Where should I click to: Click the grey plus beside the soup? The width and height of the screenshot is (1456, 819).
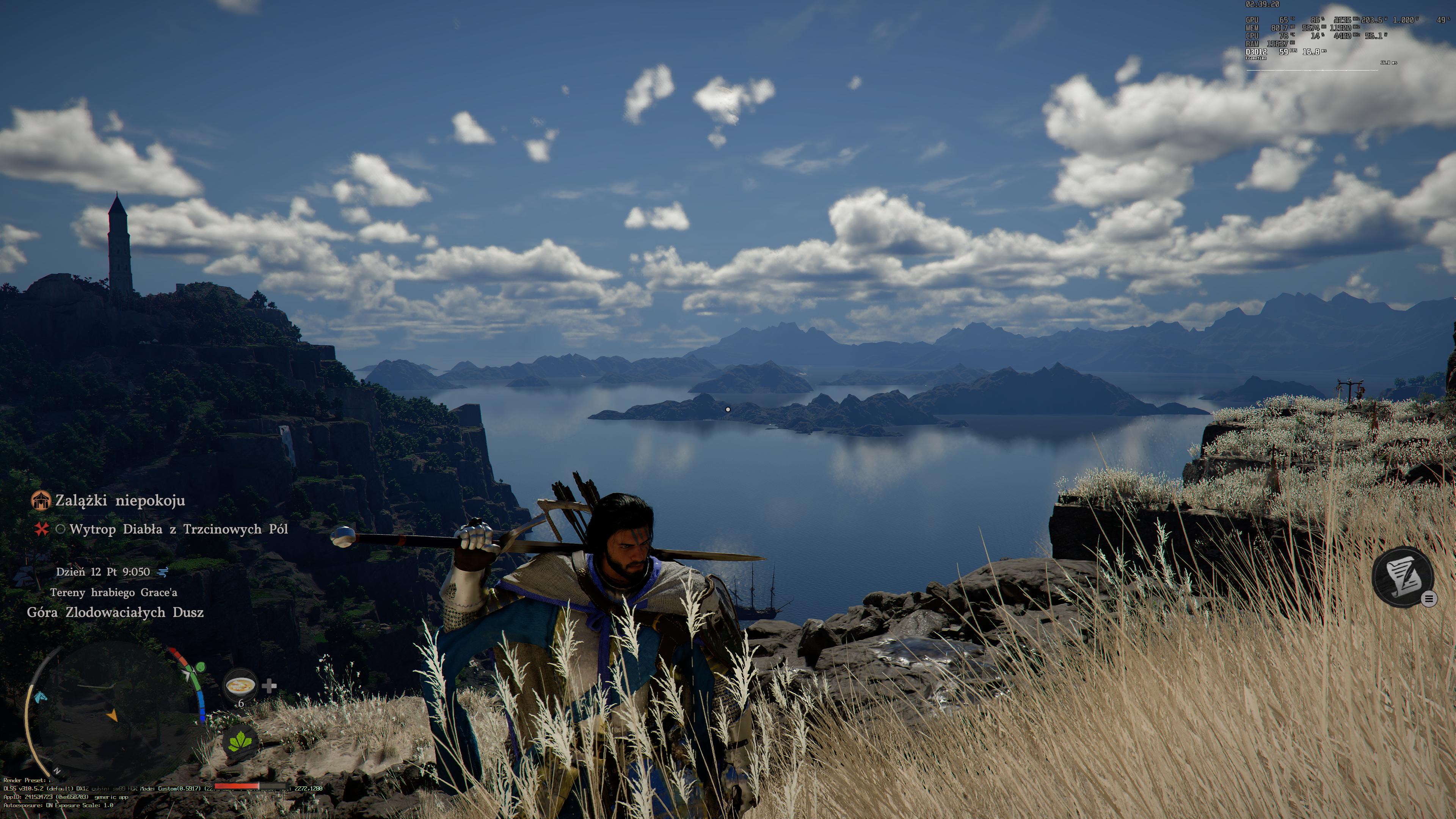tap(270, 686)
